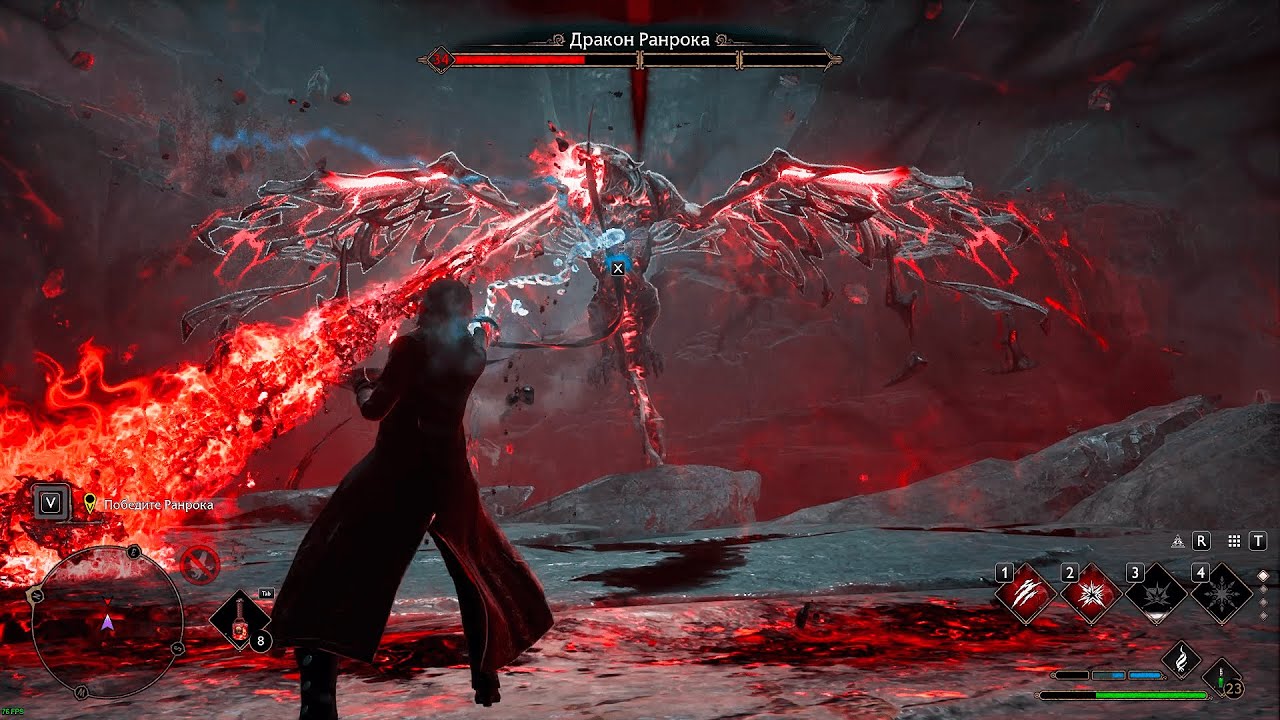Viewport: 1280px width, 720px height.
Task: Select the darkened spiky spell in slot 3
Action: pos(1156,595)
